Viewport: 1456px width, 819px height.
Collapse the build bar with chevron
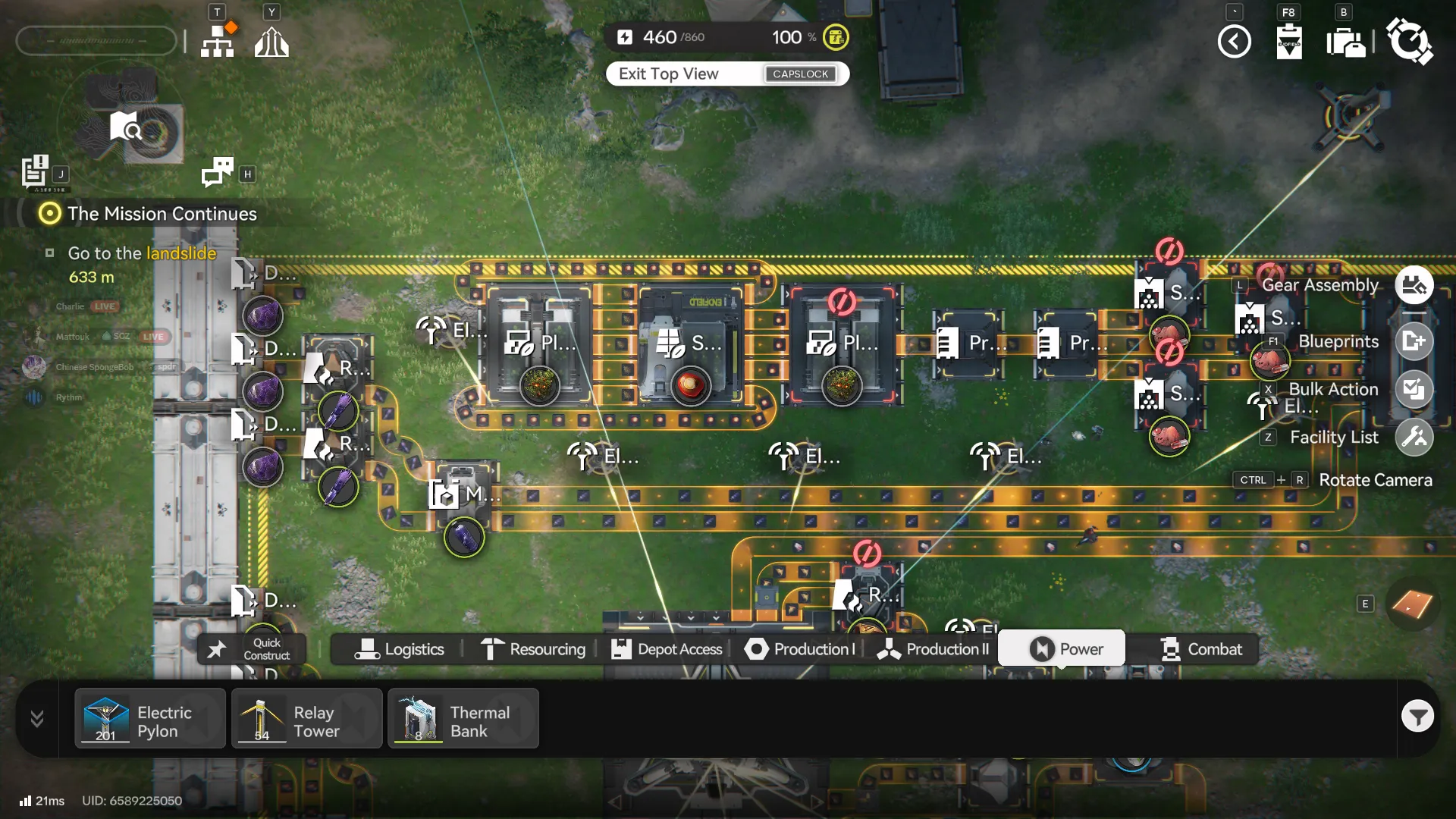point(36,718)
